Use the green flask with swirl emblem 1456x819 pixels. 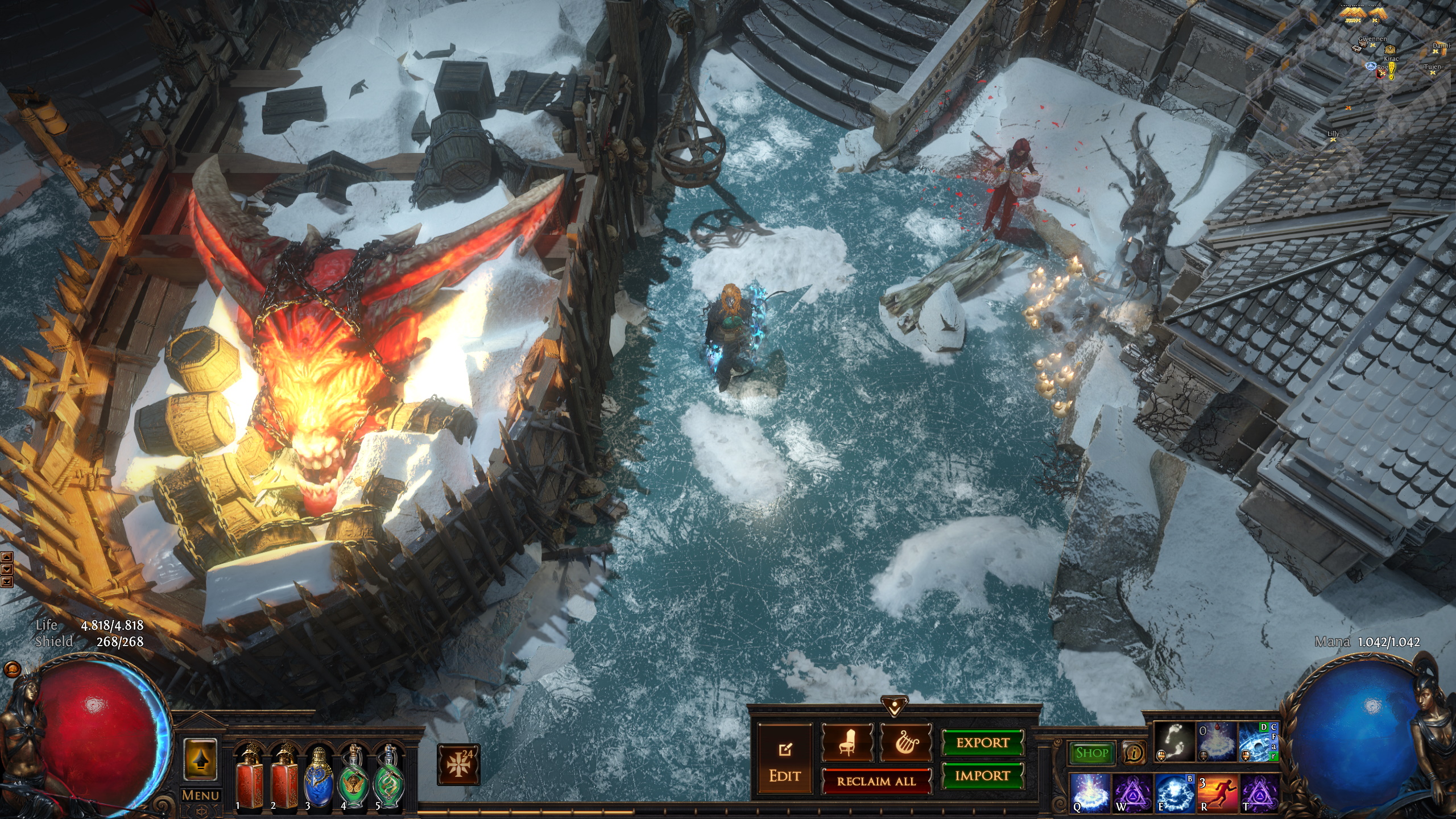click(x=388, y=776)
